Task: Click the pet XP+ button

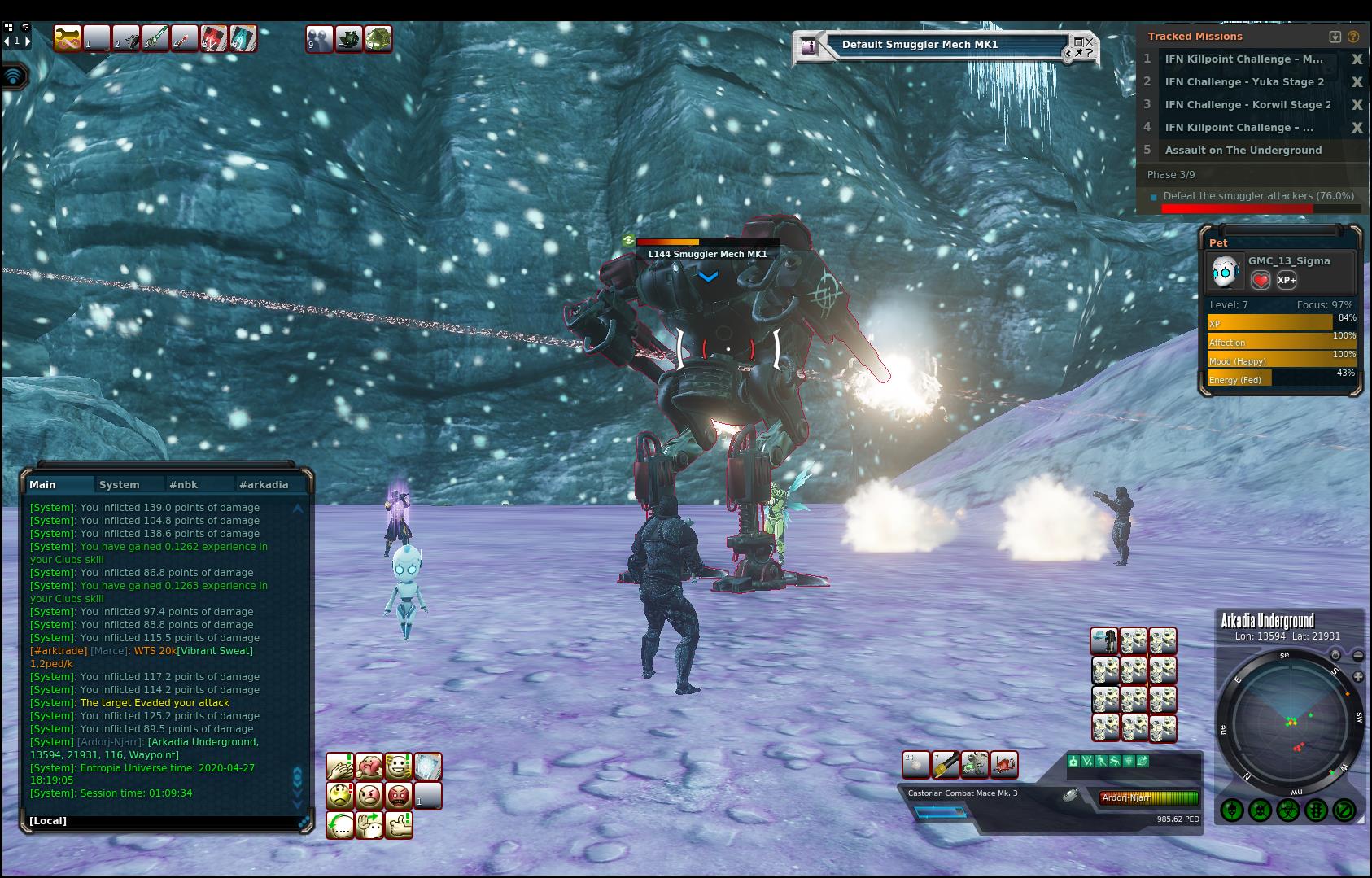Action: [x=1287, y=280]
